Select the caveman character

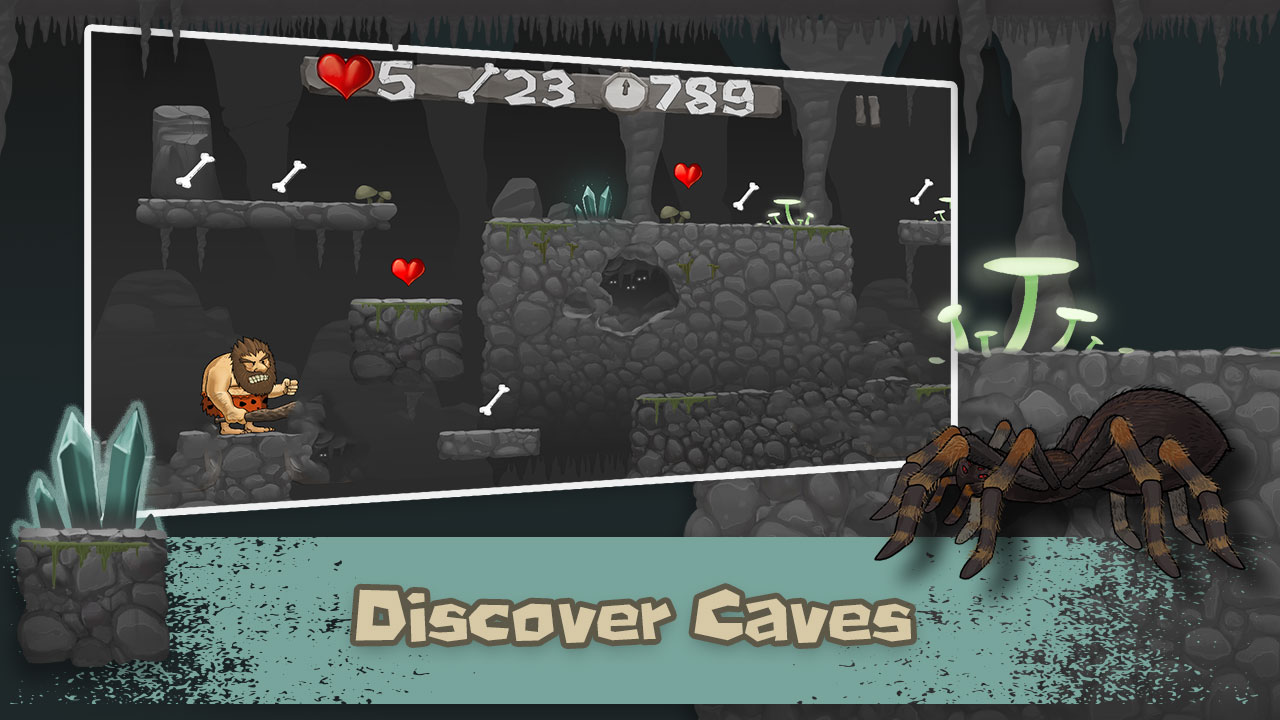[x=245, y=385]
